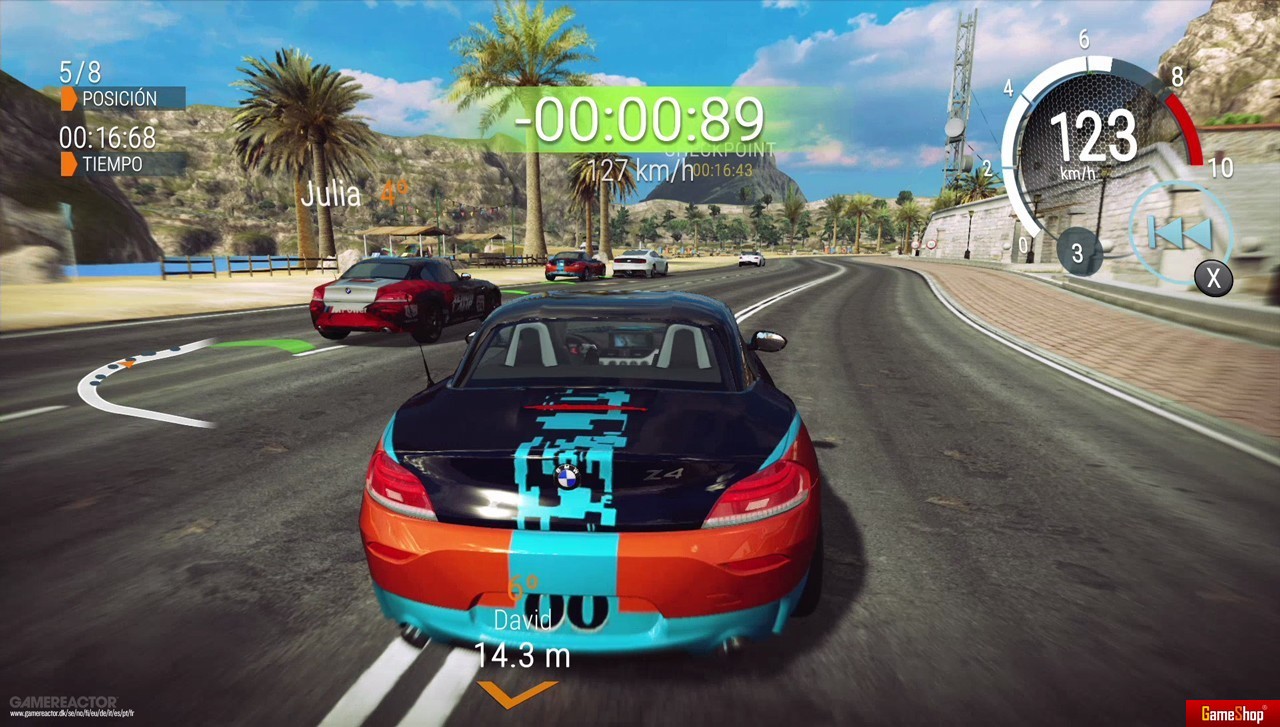Click the Gamereactor watermark
This screenshot has width=1280, height=727.
coord(62,702)
